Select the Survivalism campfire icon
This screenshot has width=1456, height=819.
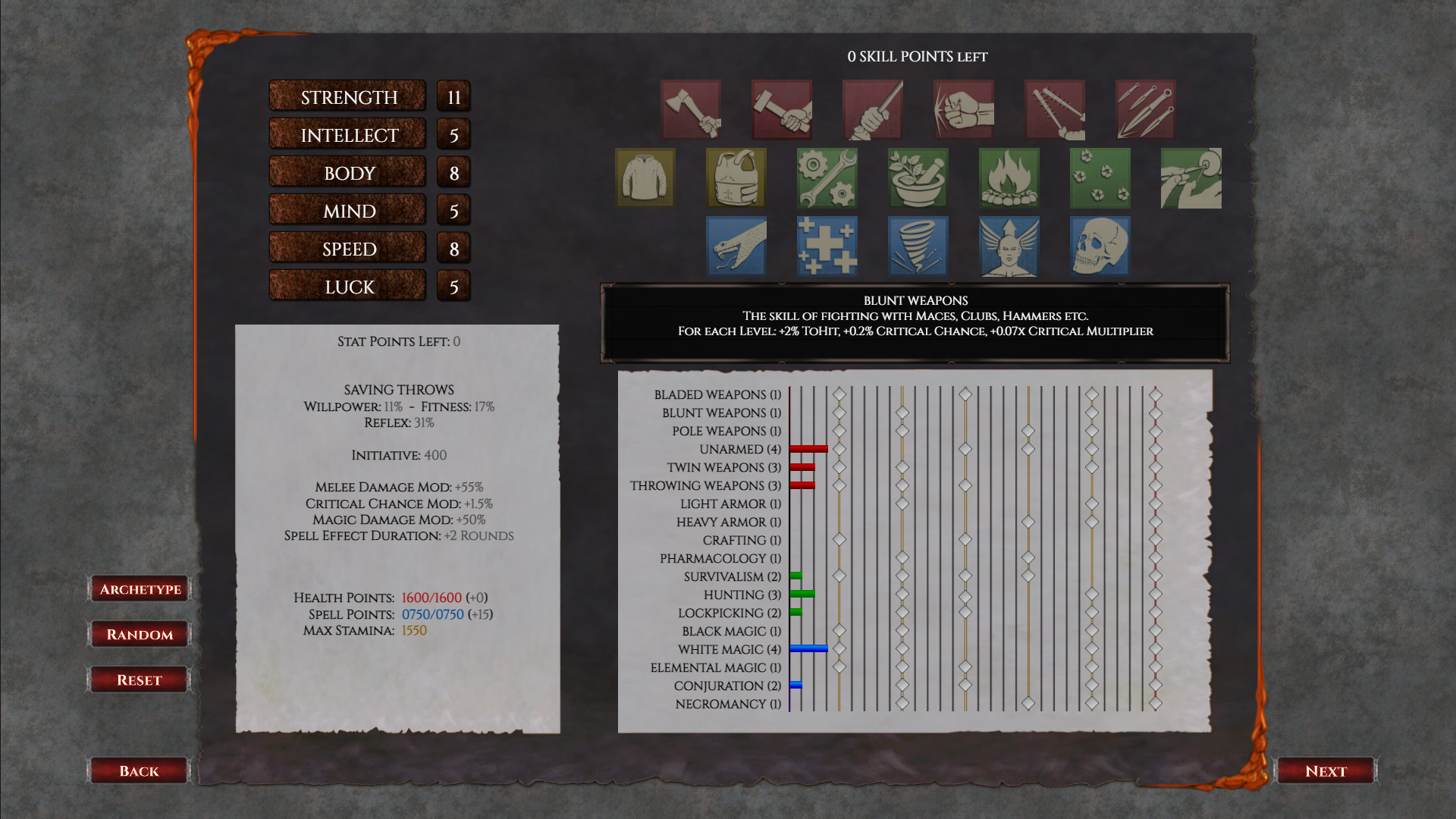pyautogui.click(x=1009, y=177)
